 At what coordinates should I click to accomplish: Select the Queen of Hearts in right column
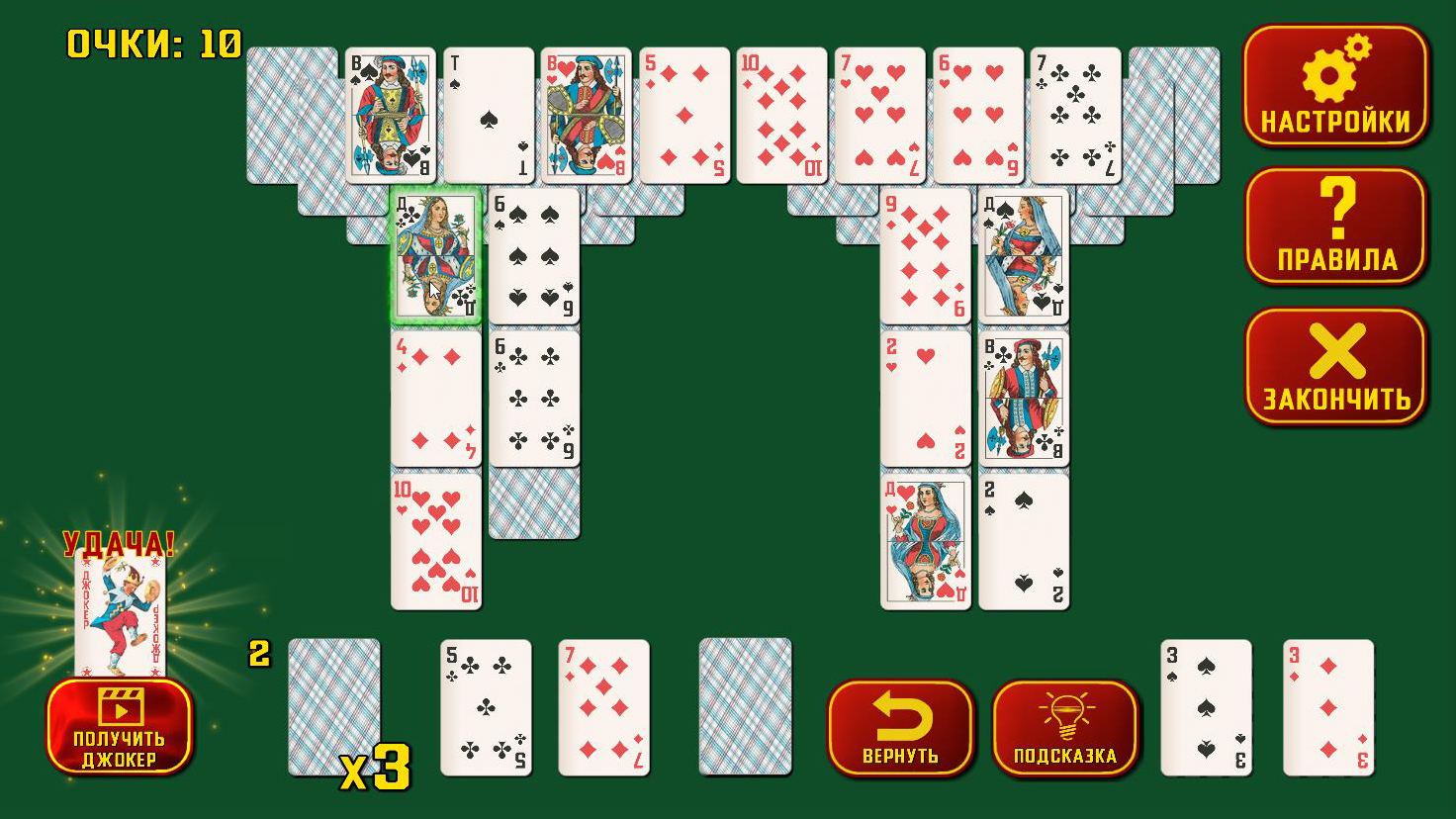(925, 539)
